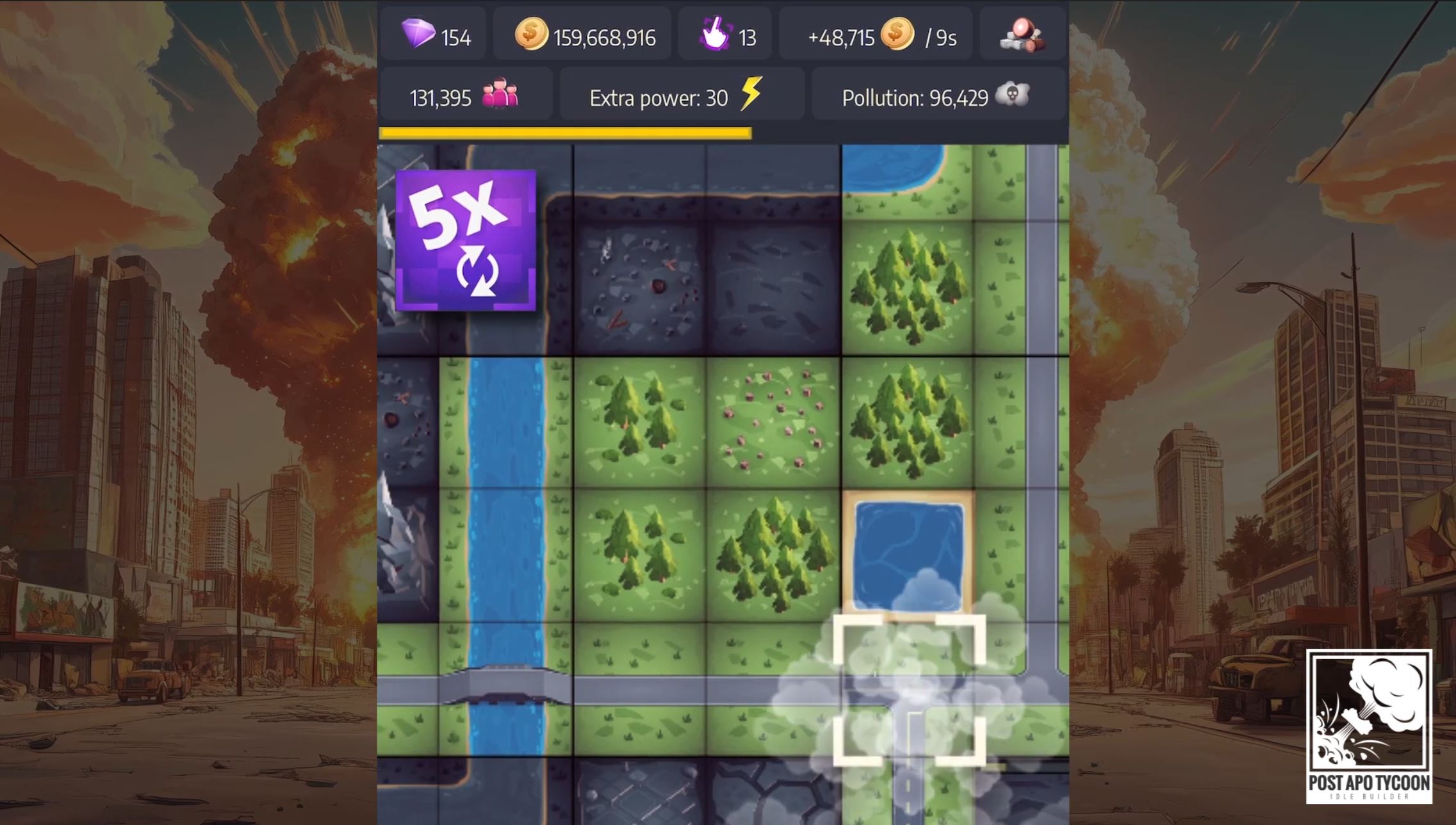Click the yellow progress bar
Screen dimensions: 1456x825
pos(564,133)
